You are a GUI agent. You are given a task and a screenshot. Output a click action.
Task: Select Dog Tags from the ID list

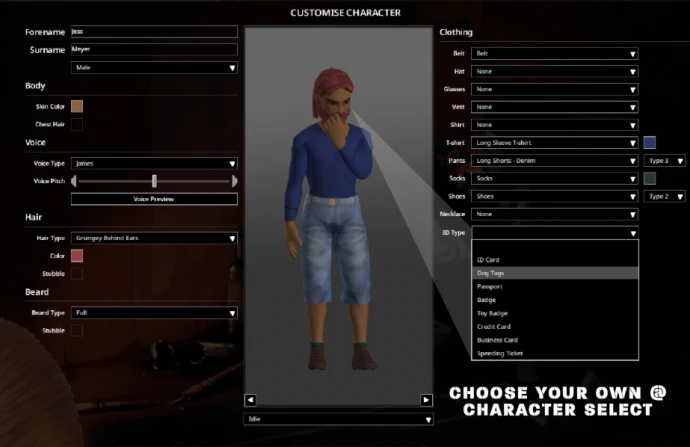[x=554, y=273]
